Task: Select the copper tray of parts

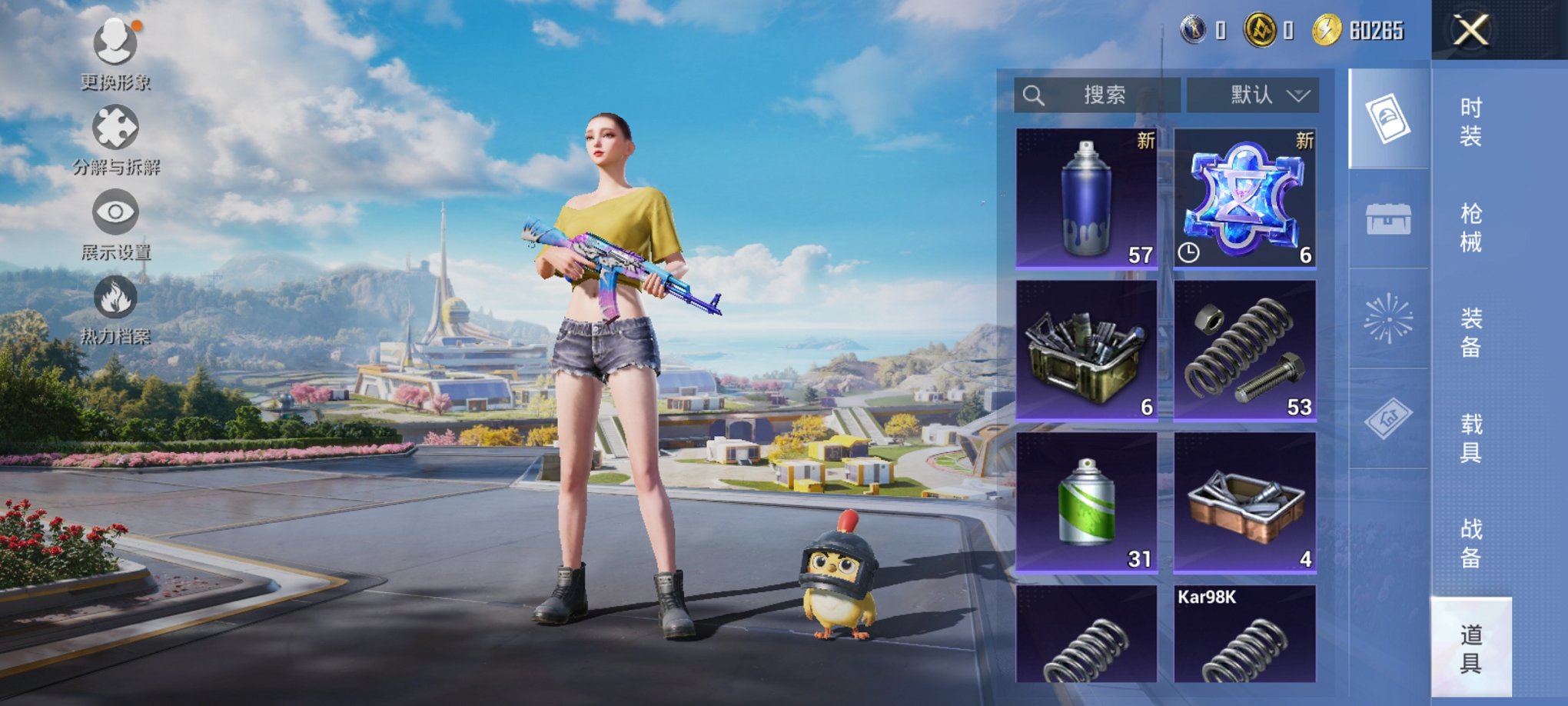Action: pyautogui.click(x=1244, y=502)
